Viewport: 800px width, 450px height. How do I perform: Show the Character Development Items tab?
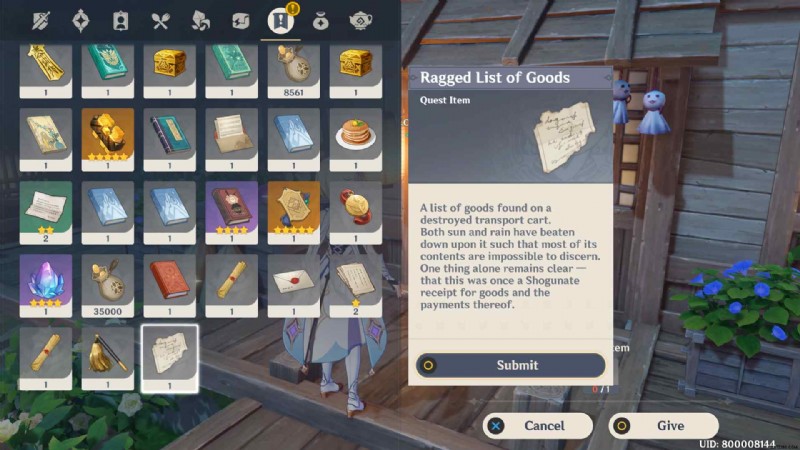[x=121, y=20]
